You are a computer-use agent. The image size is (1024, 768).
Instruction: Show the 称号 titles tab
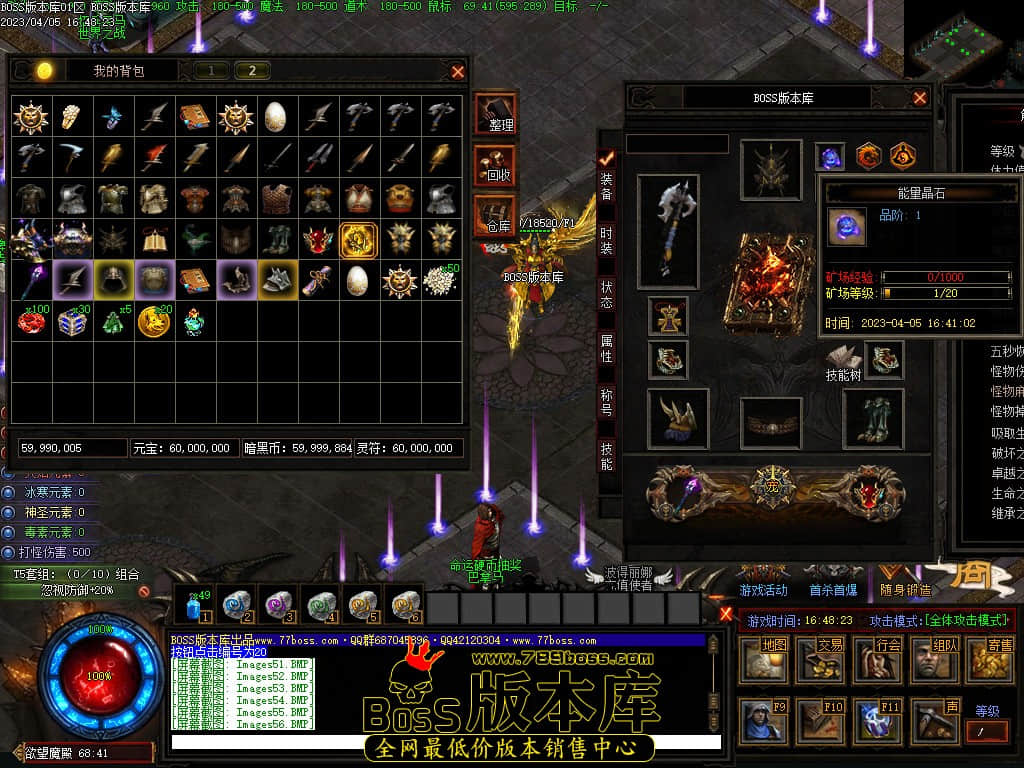click(x=607, y=402)
